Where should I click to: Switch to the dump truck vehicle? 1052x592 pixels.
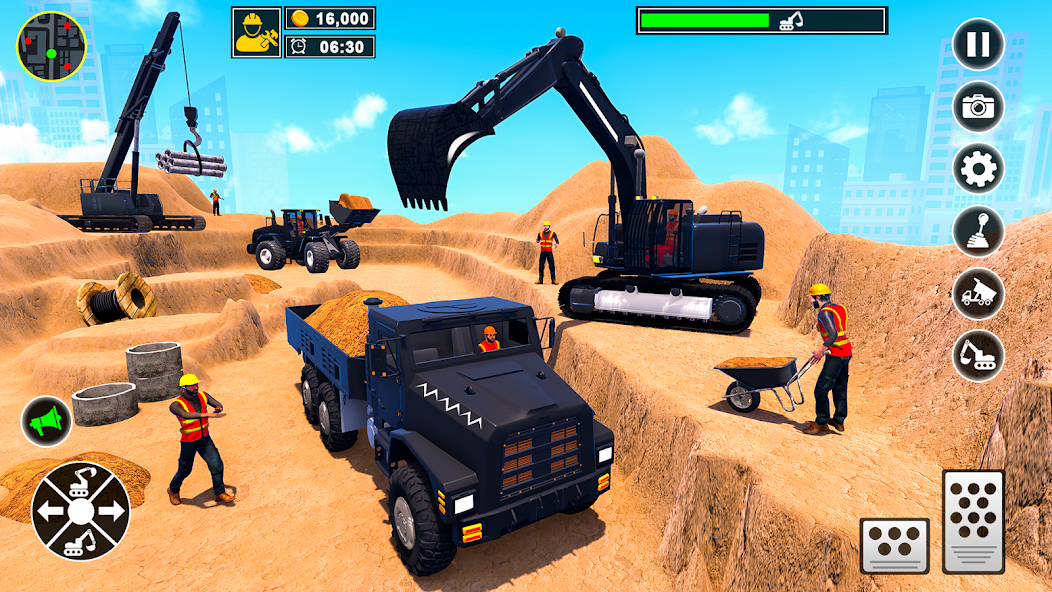point(978,293)
